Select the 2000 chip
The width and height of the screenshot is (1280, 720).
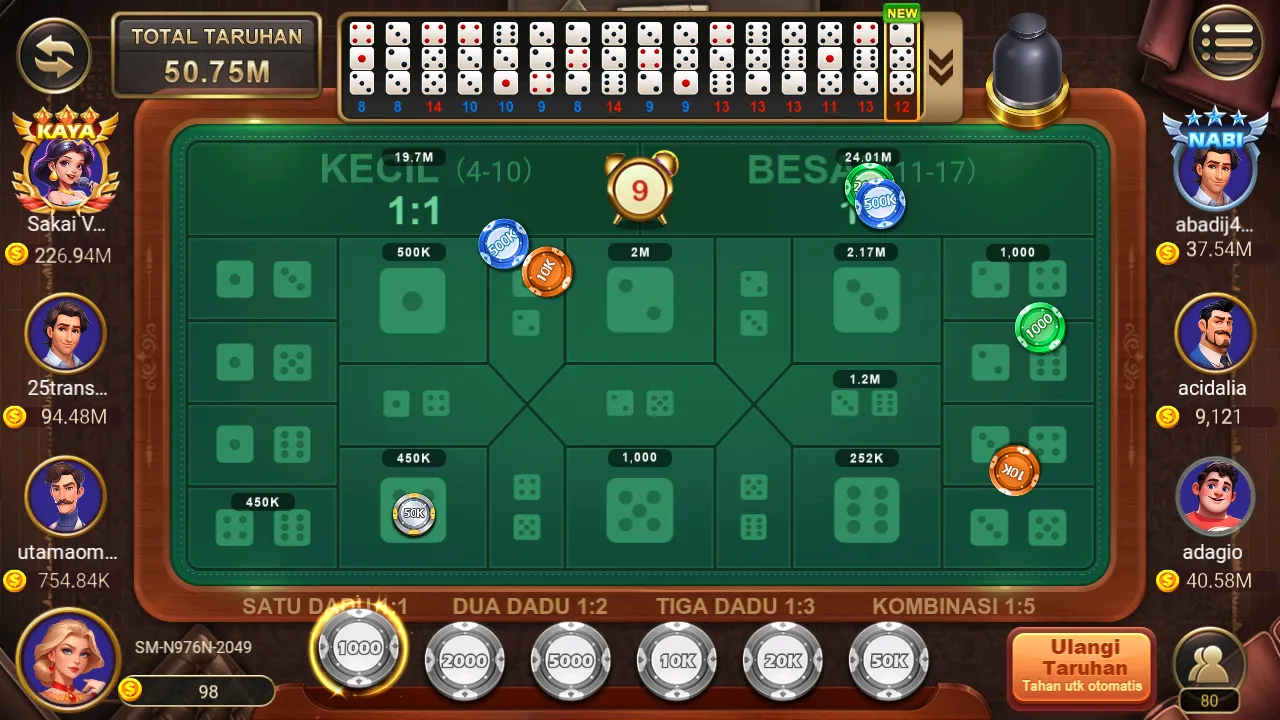click(x=465, y=660)
